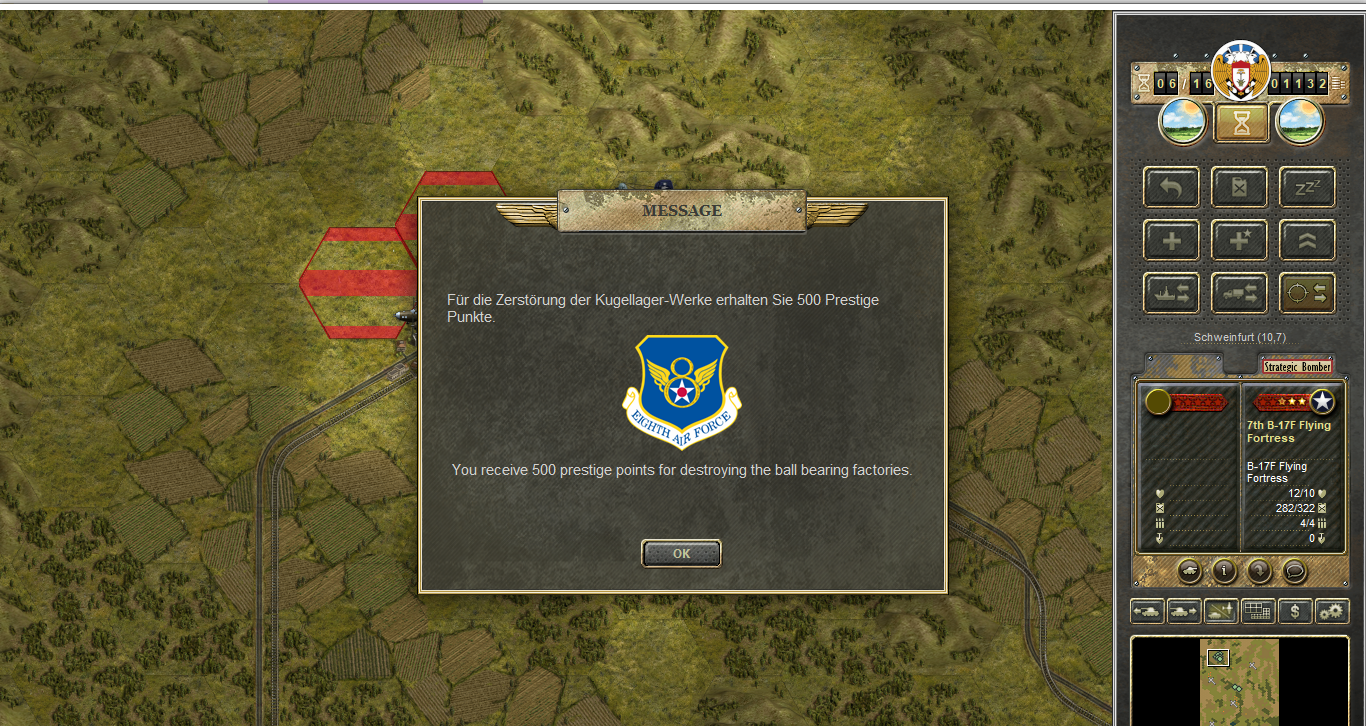
Task: Toggle the crosshair switch button
Action: [x=1308, y=293]
